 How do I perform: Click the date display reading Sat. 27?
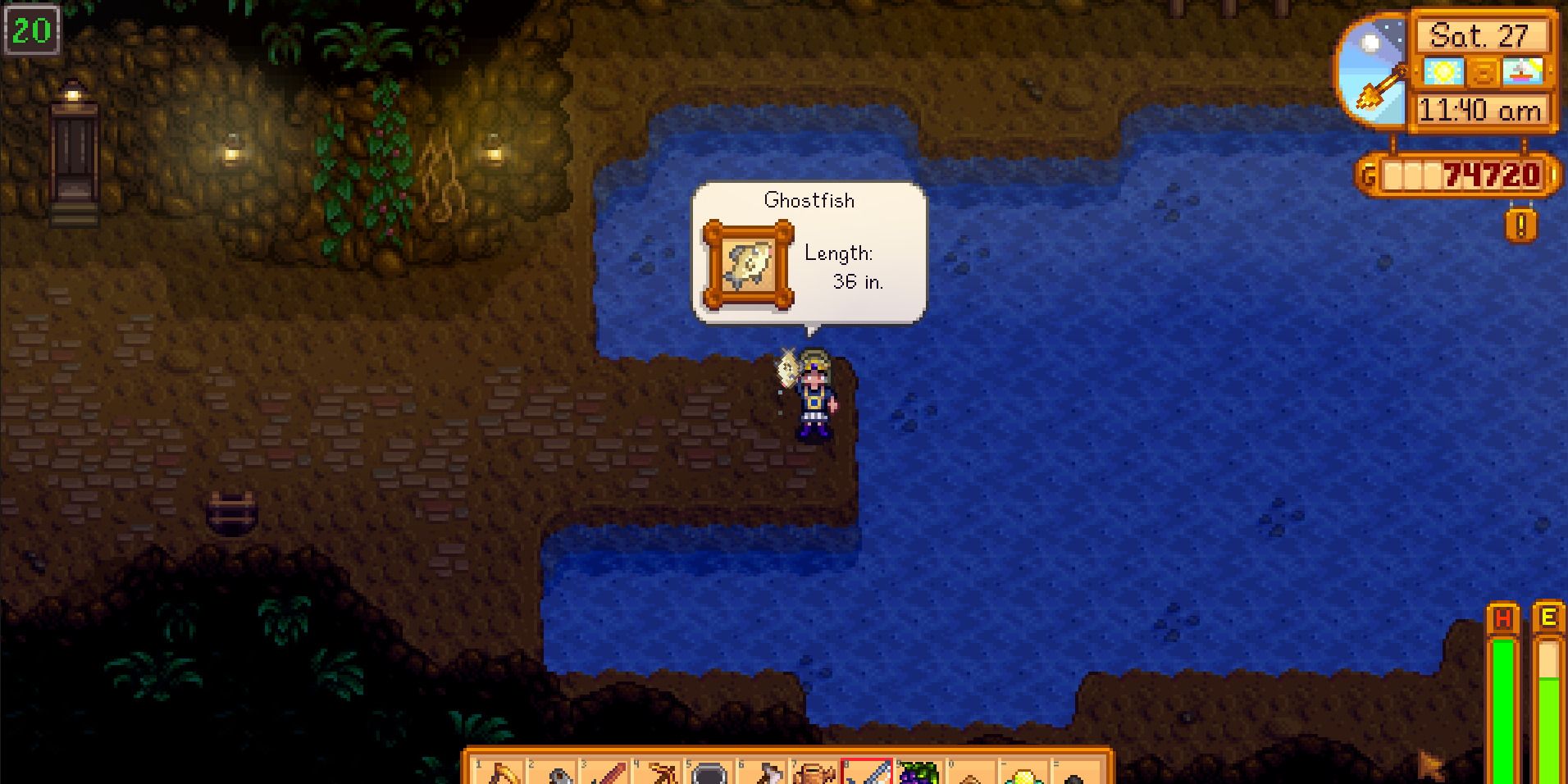point(1481,36)
